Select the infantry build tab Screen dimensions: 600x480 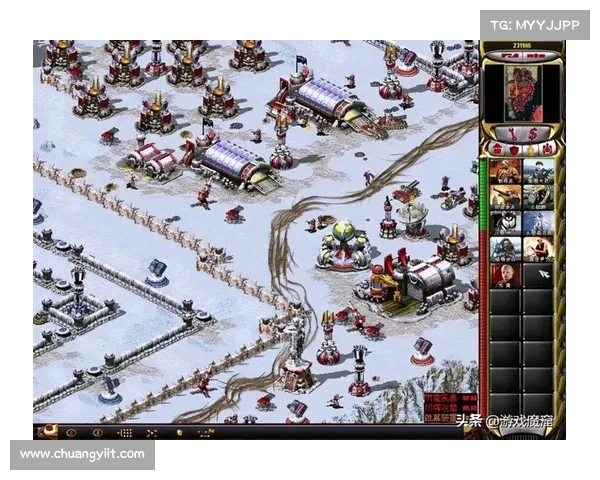531,150
